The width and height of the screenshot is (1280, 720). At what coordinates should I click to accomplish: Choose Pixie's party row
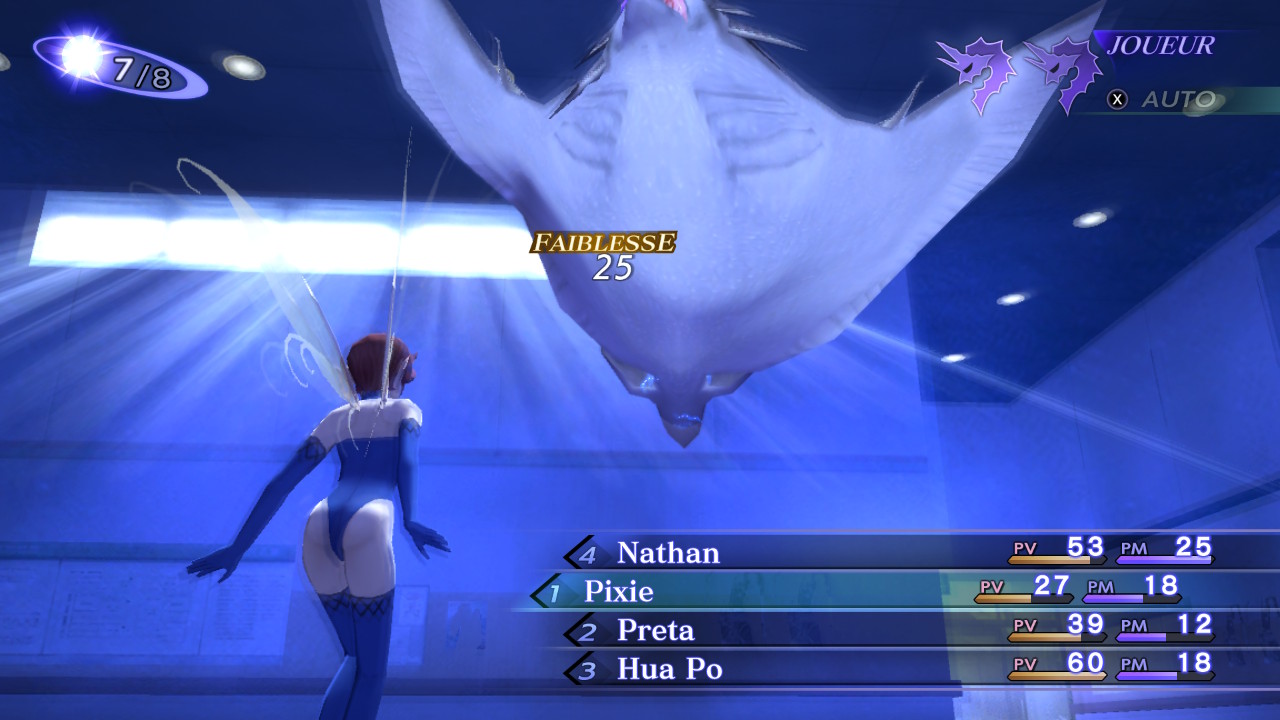tap(619, 592)
